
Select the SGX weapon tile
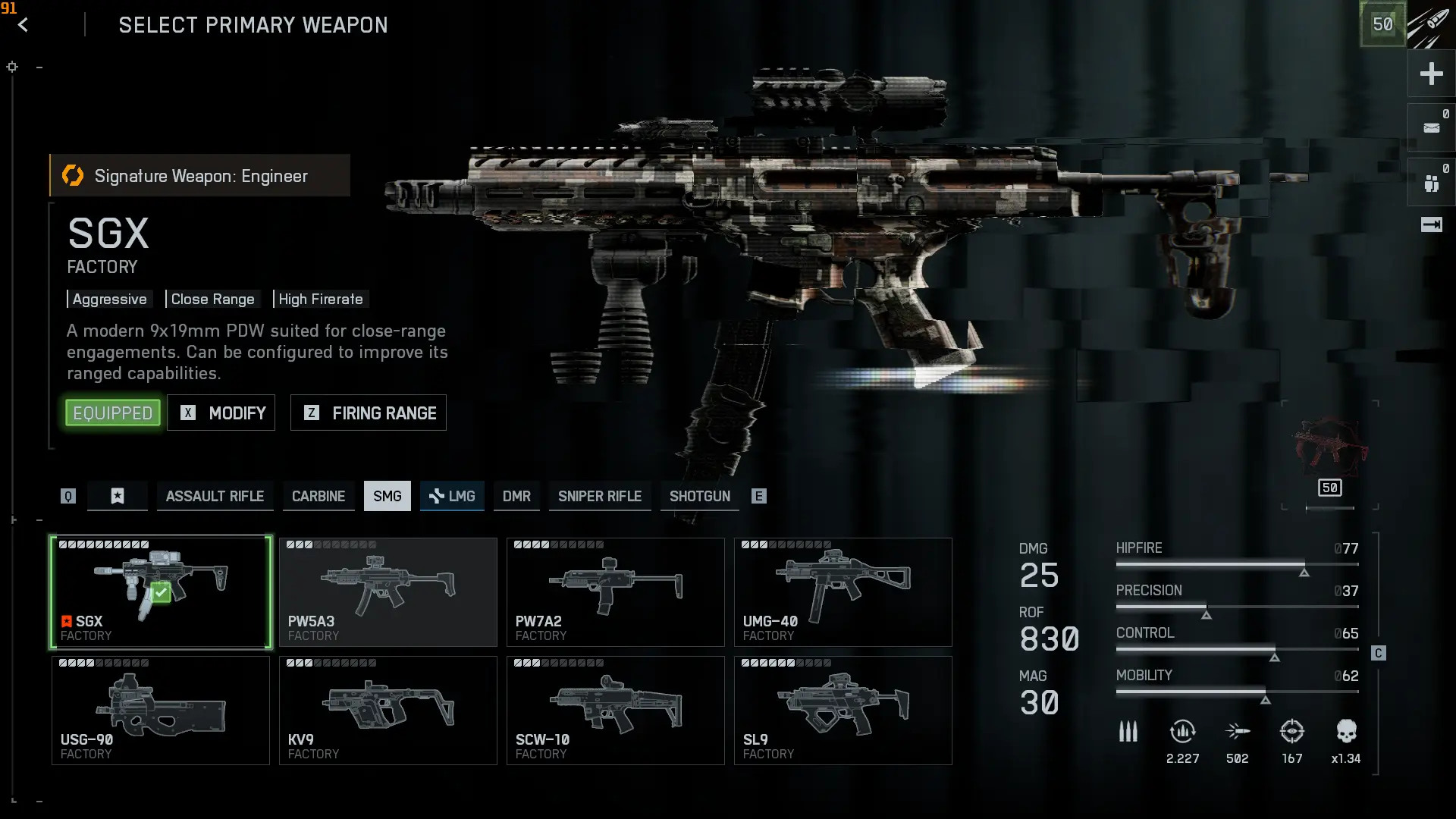161,592
